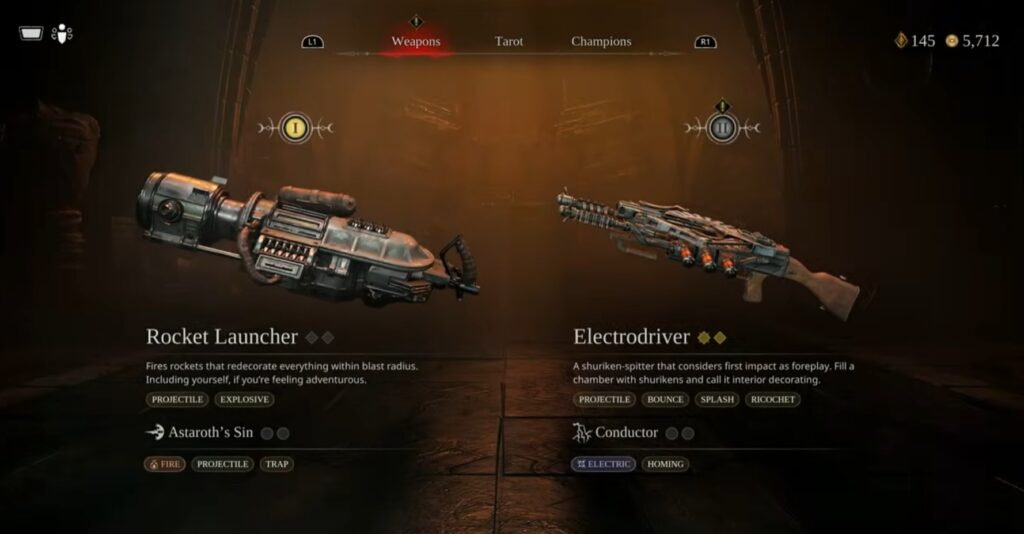Click the Splash tag
The width and height of the screenshot is (1024, 534).
(x=717, y=399)
